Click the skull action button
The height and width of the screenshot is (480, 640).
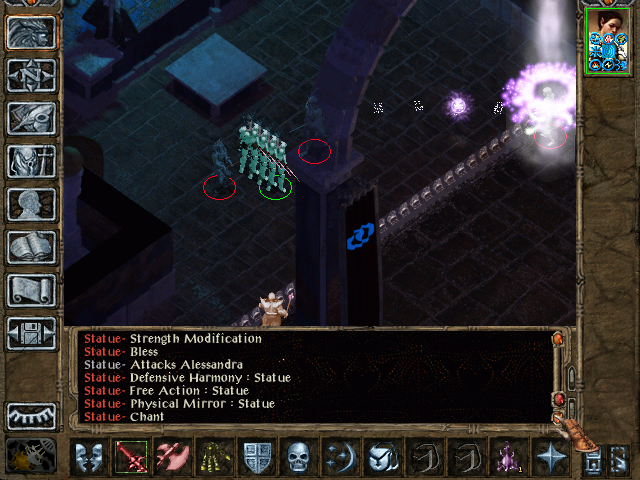pyautogui.click(x=298, y=458)
